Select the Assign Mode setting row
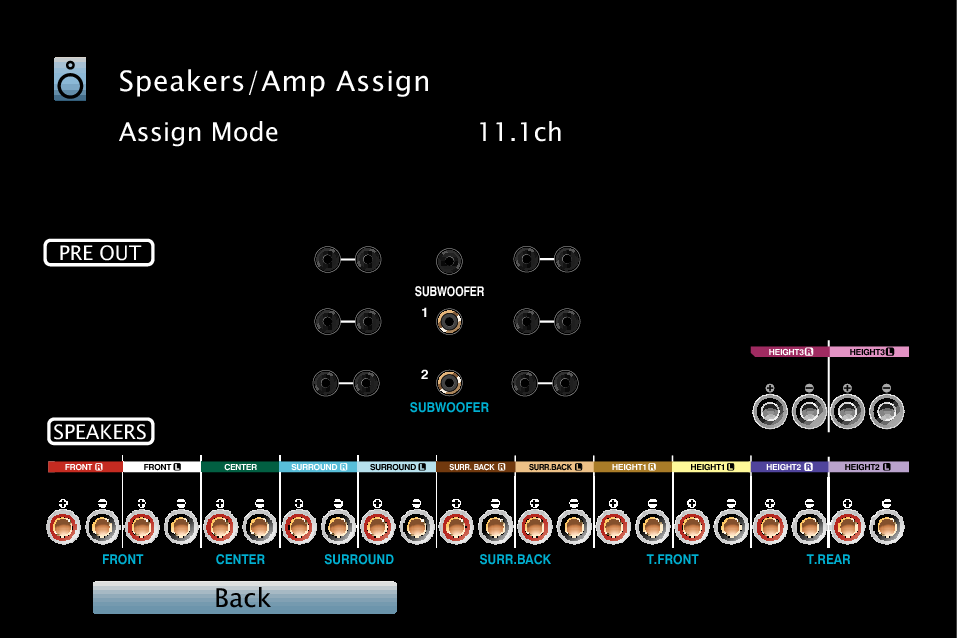This screenshot has height=638, width=957. [x=199, y=133]
